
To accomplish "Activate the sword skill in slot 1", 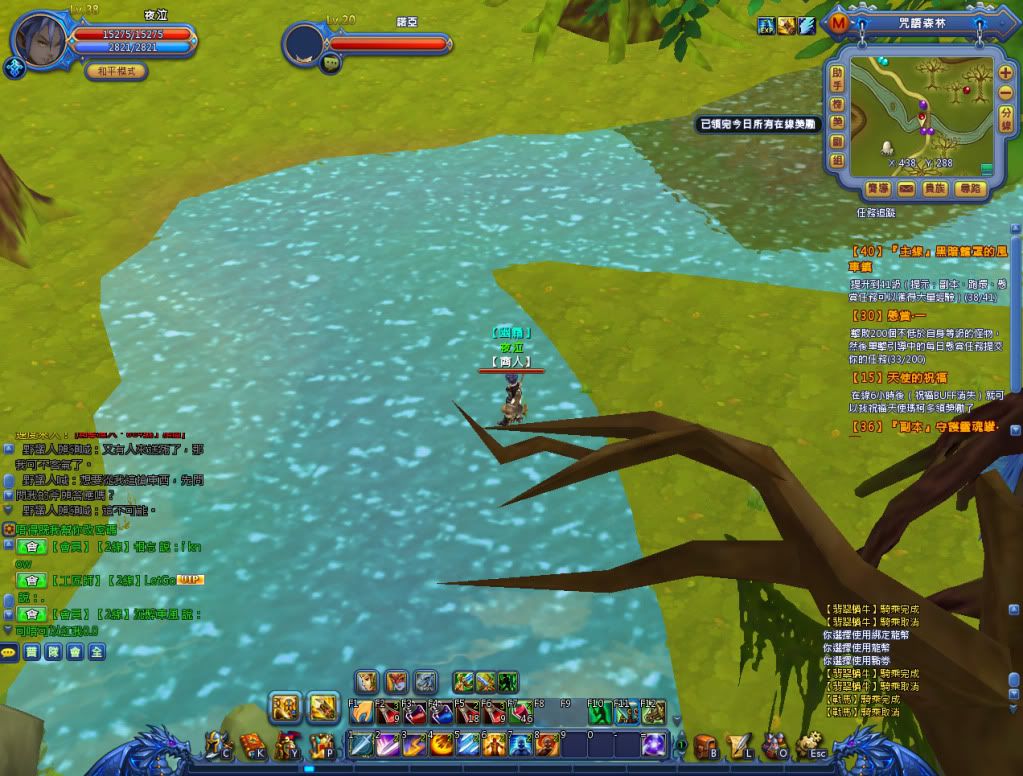I will tap(360, 745).
